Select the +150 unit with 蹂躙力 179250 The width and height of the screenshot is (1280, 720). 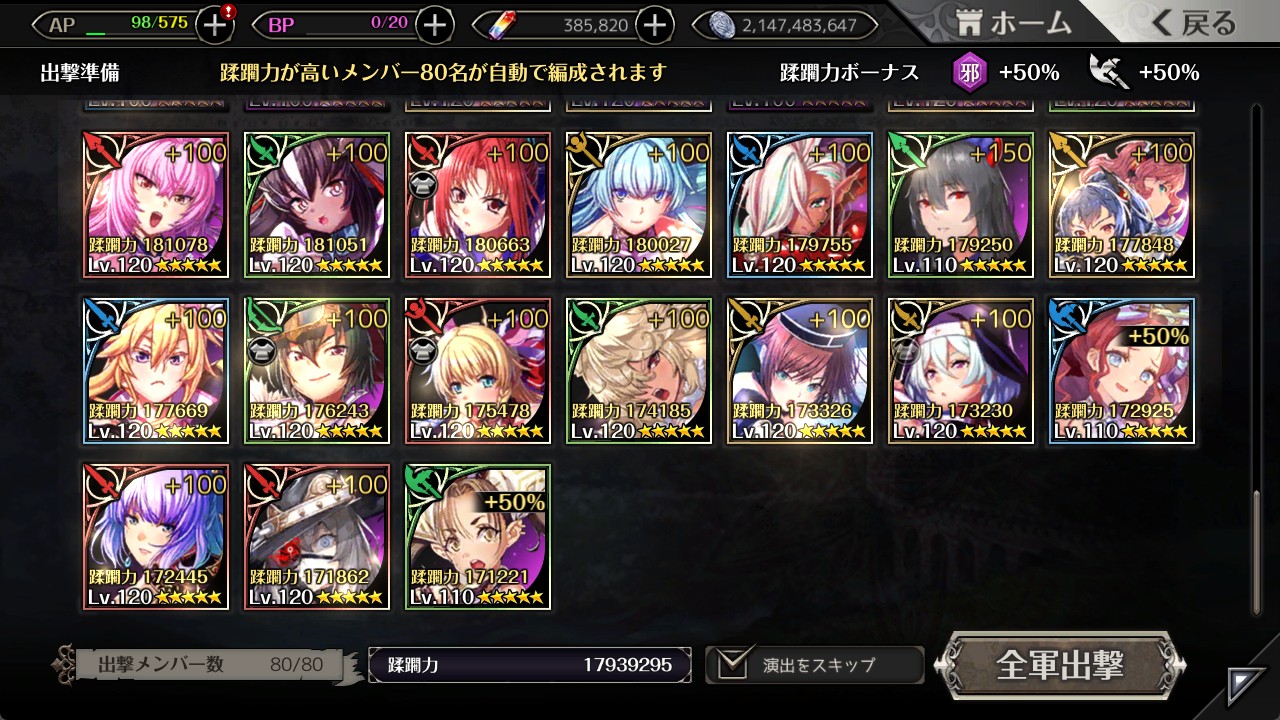(x=961, y=205)
